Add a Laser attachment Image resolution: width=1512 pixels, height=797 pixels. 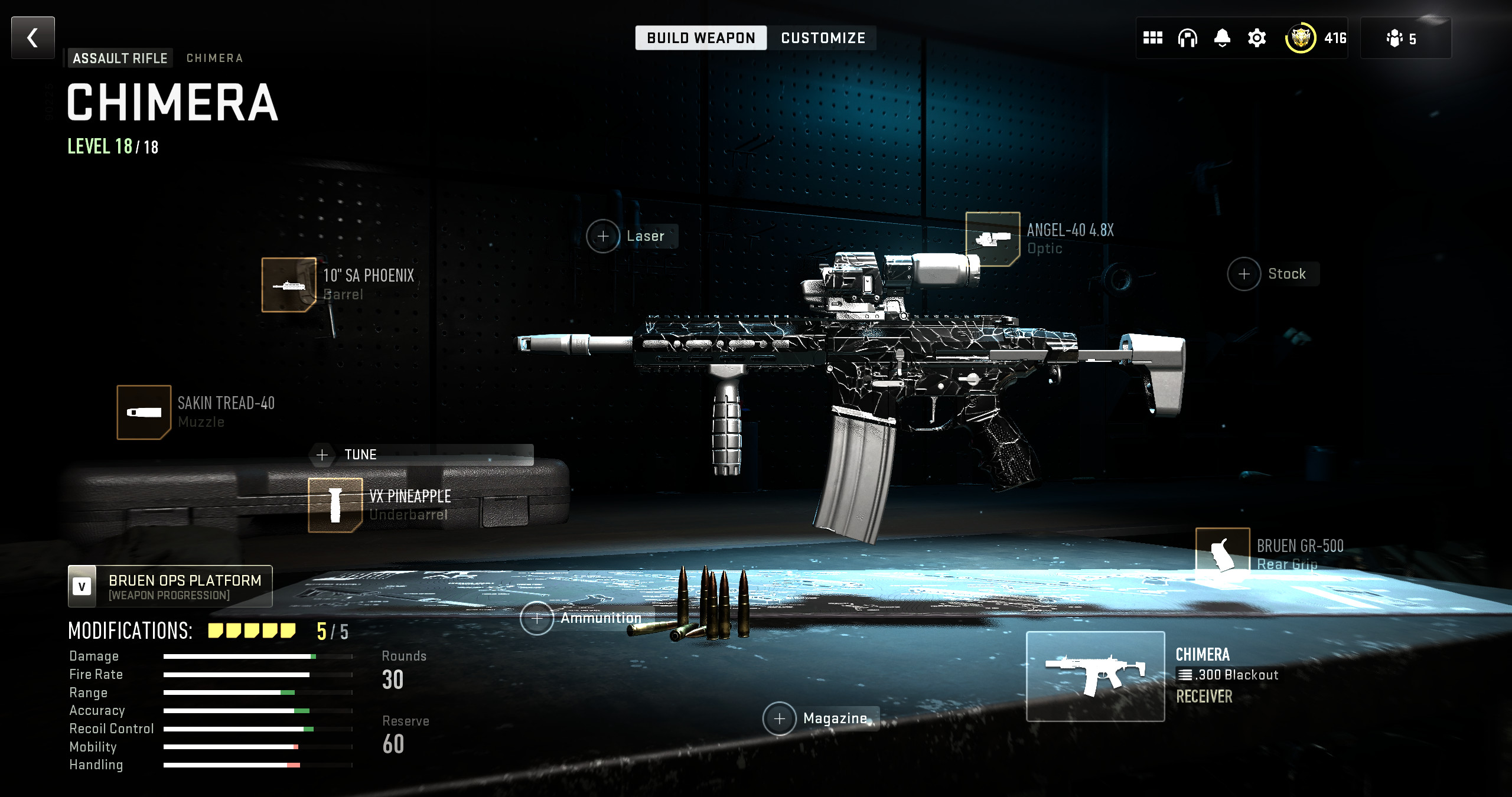603,236
